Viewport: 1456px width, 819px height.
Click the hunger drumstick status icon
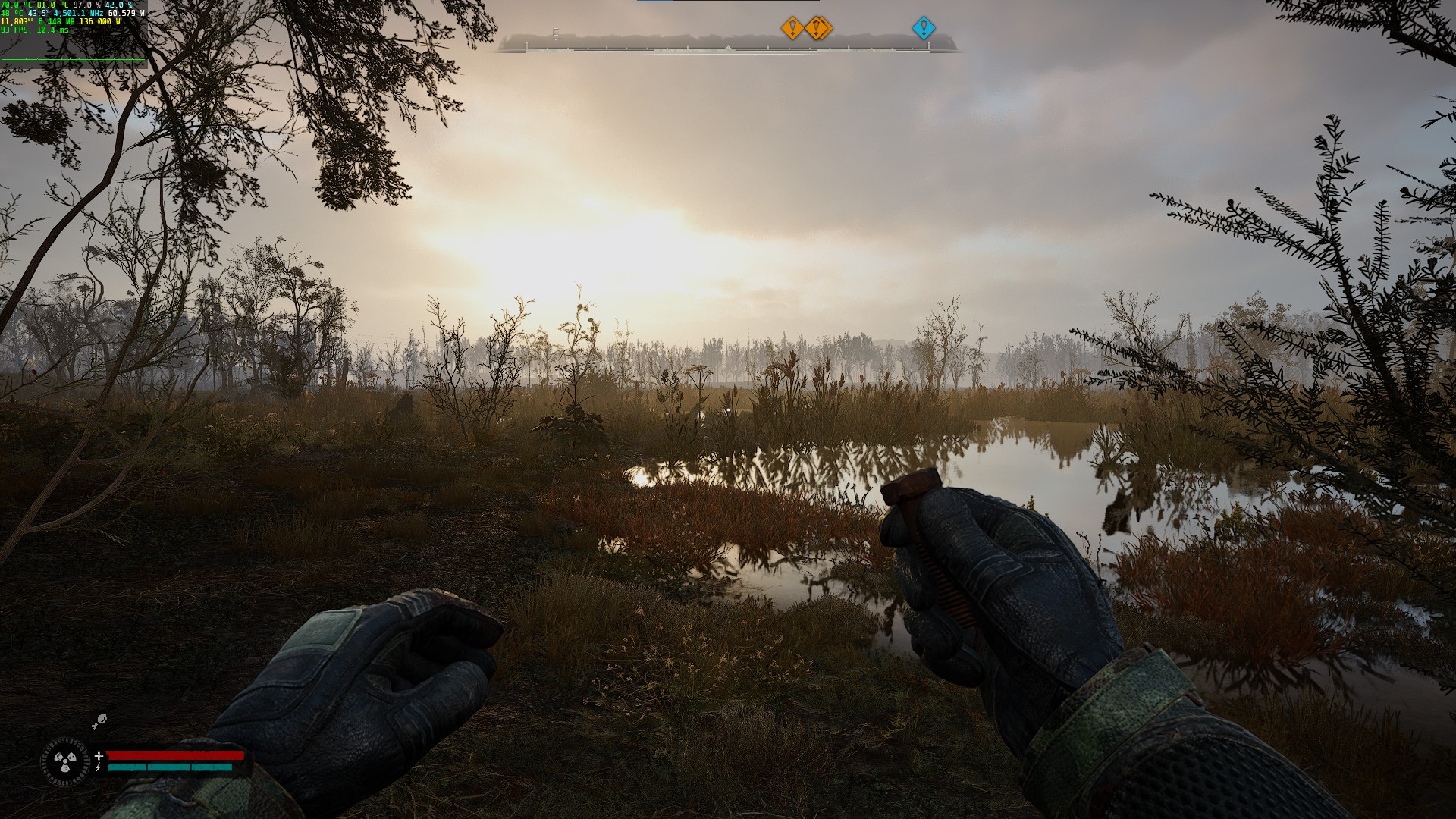tap(99, 721)
